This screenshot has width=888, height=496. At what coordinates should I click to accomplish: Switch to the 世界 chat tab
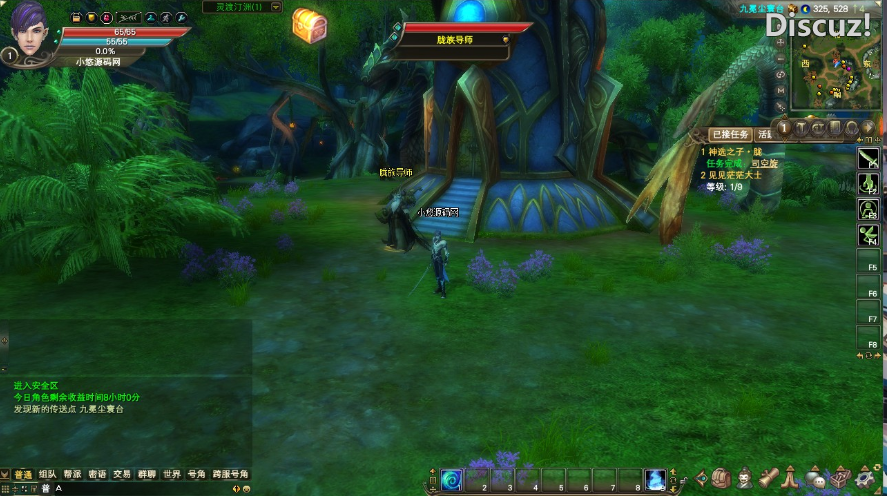point(172,474)
